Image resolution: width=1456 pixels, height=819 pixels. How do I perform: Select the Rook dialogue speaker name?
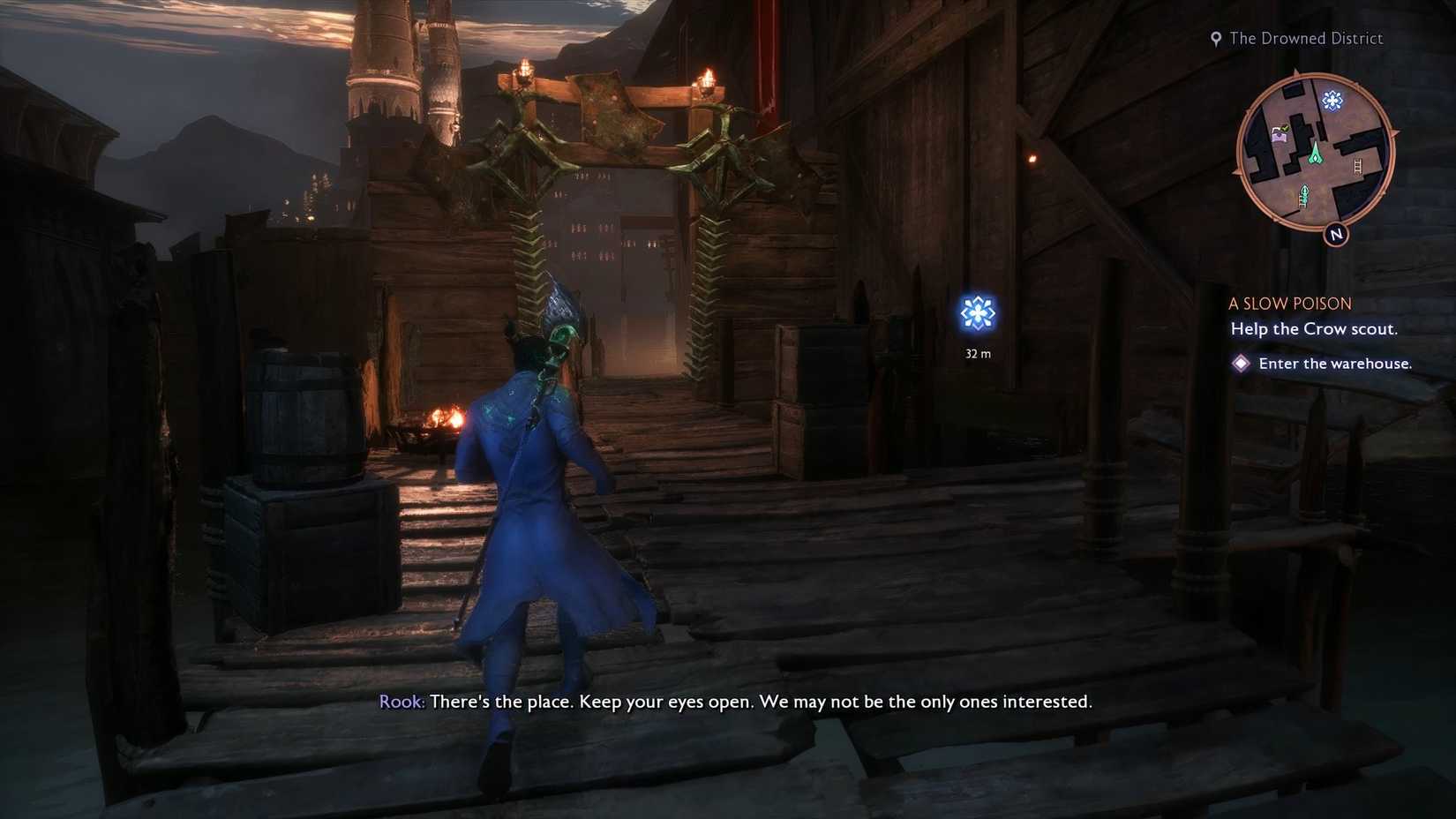tap(400, 702)
